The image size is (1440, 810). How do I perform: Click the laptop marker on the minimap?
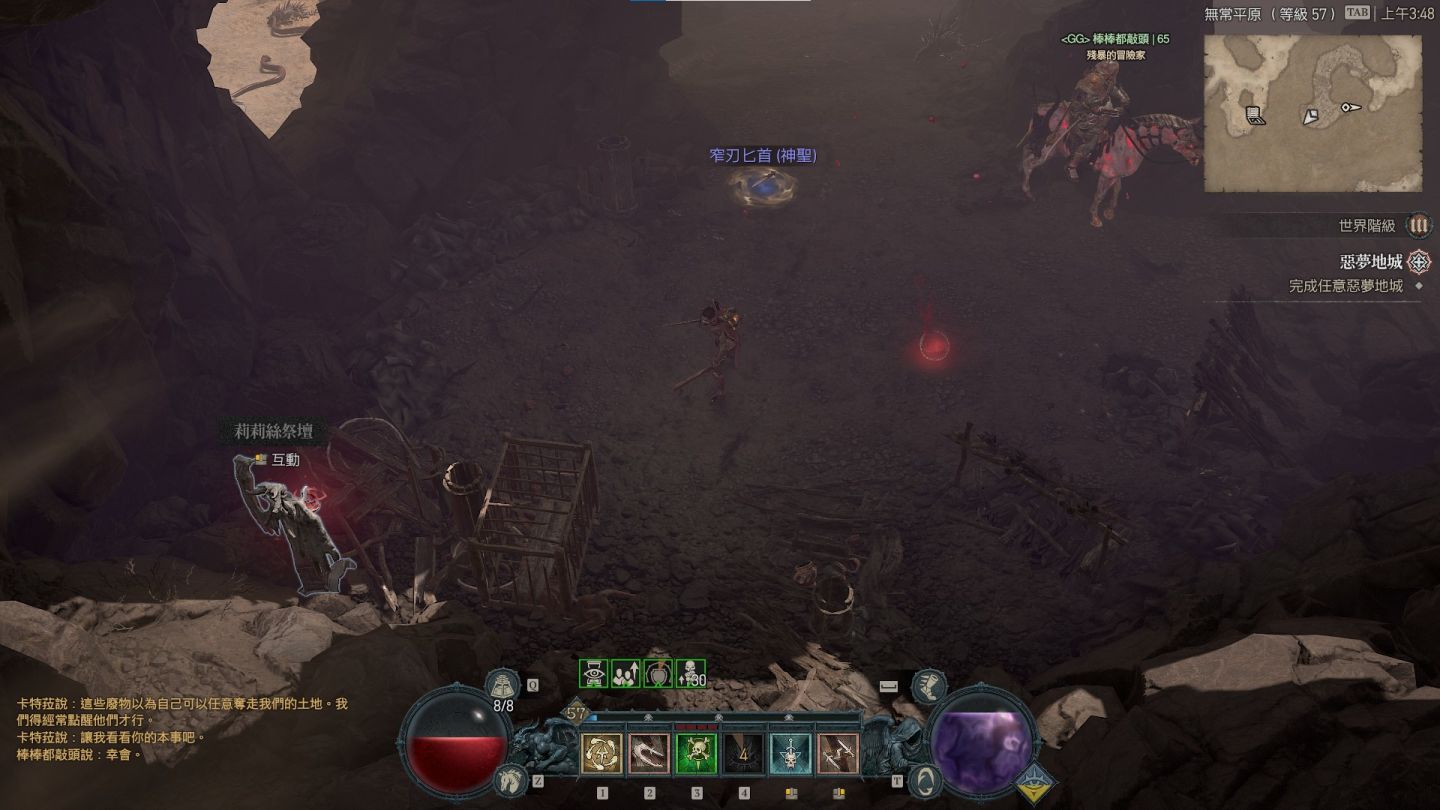[x=1256, y=116]
